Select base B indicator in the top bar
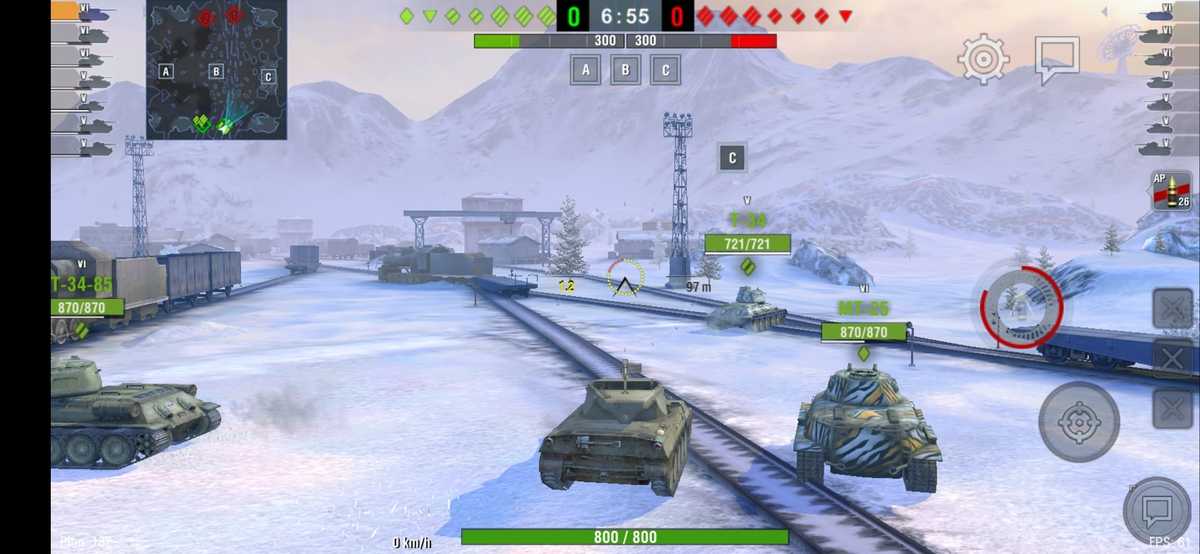The width and height of the screenshot is (1200, 554). point(626,70)
